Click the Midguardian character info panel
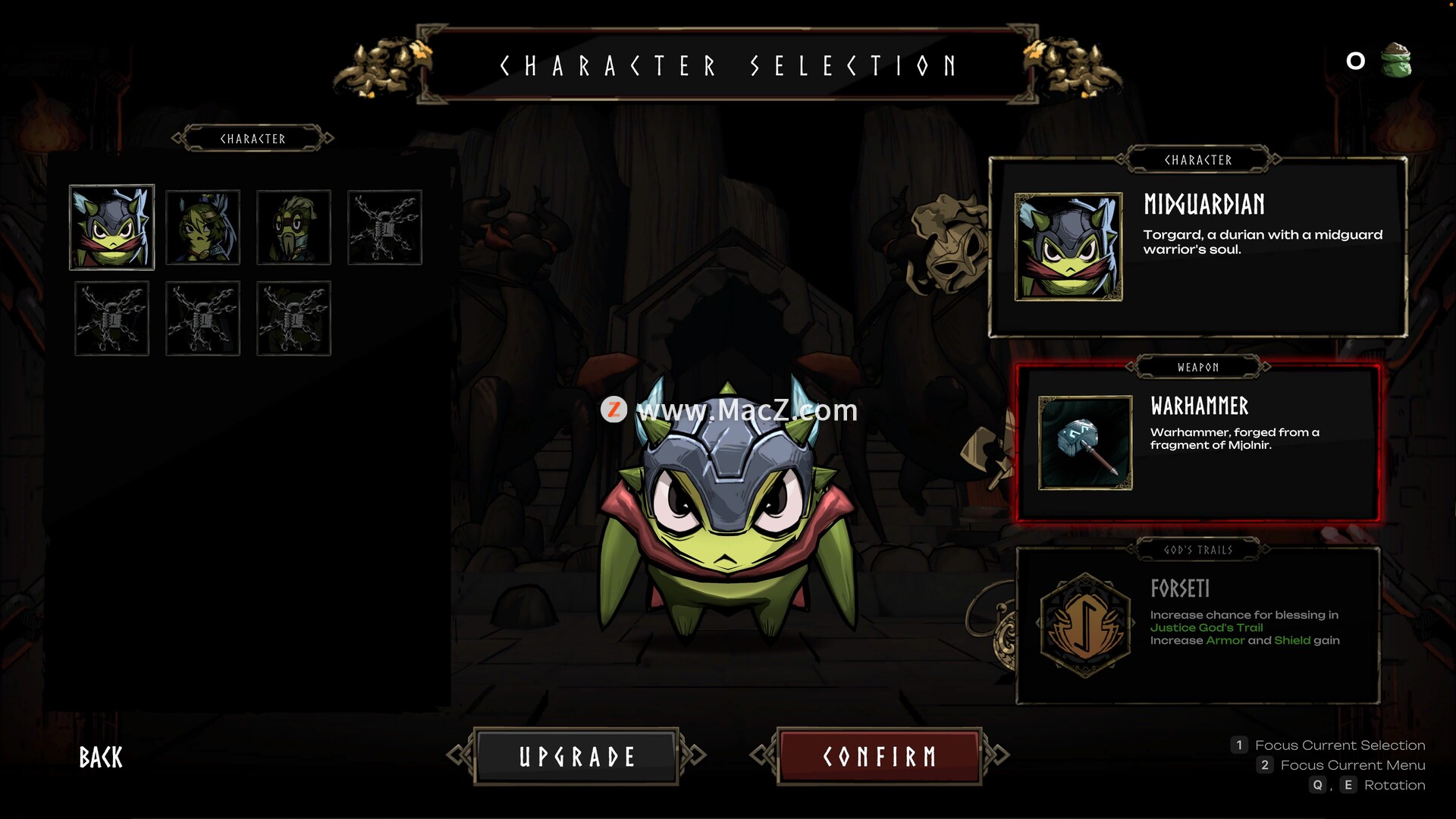Viewport: 1456px width, 819px height. (x=1197, y=247)
